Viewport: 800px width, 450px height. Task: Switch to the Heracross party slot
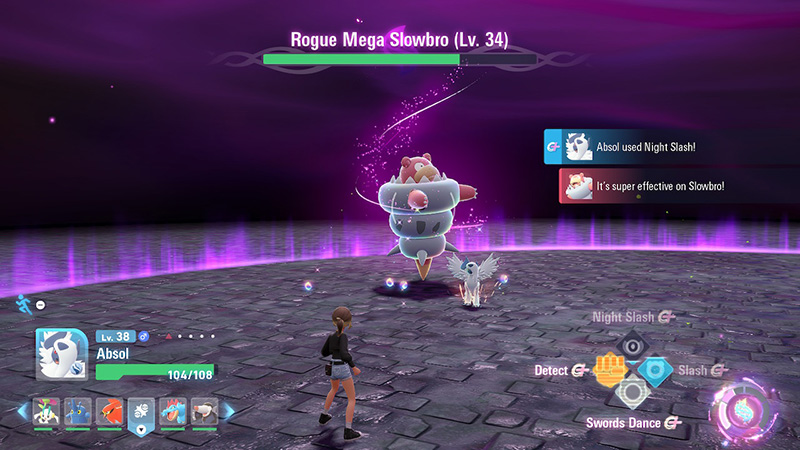(80, 411)
